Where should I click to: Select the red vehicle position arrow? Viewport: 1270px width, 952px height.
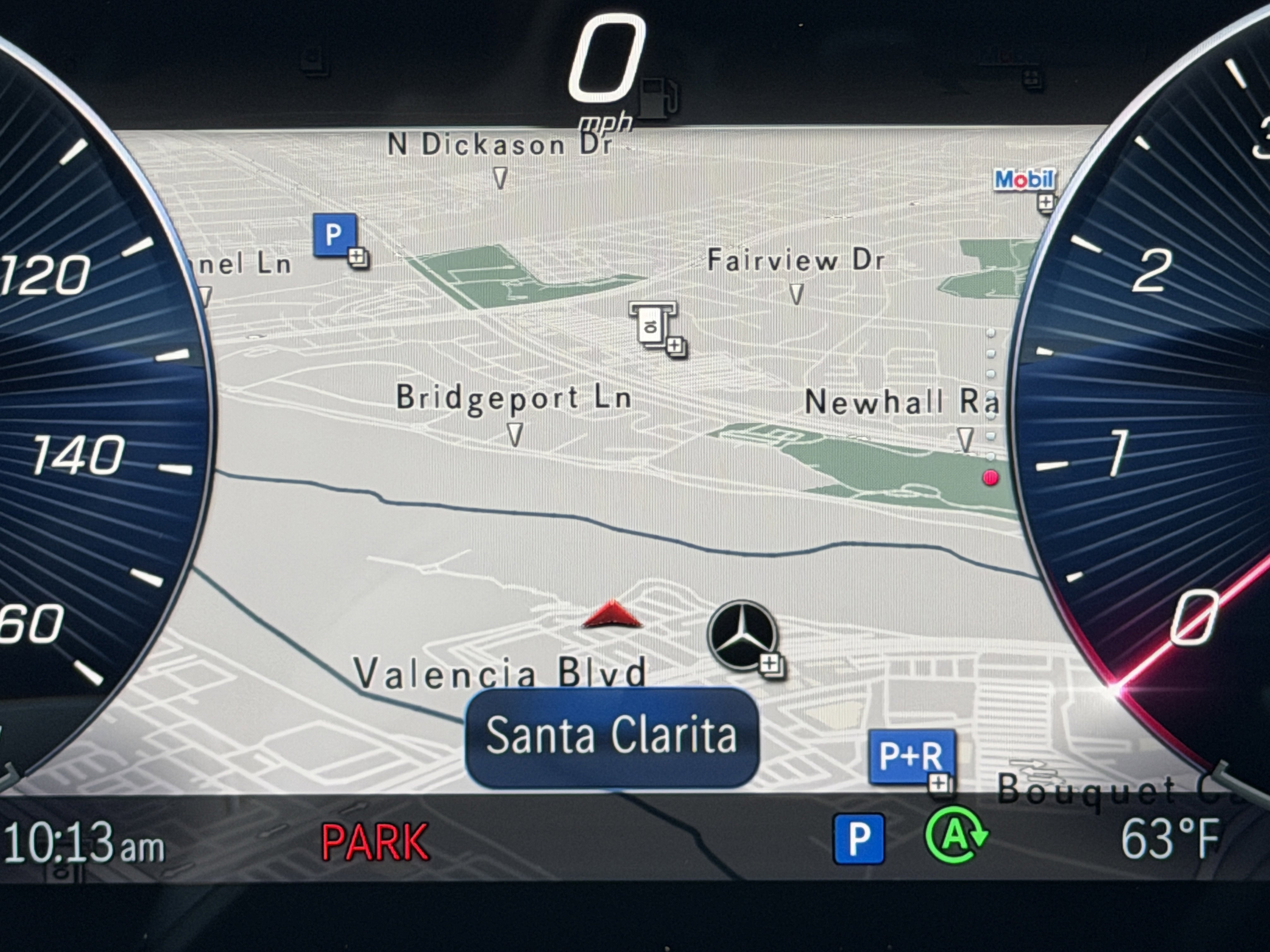612,615
